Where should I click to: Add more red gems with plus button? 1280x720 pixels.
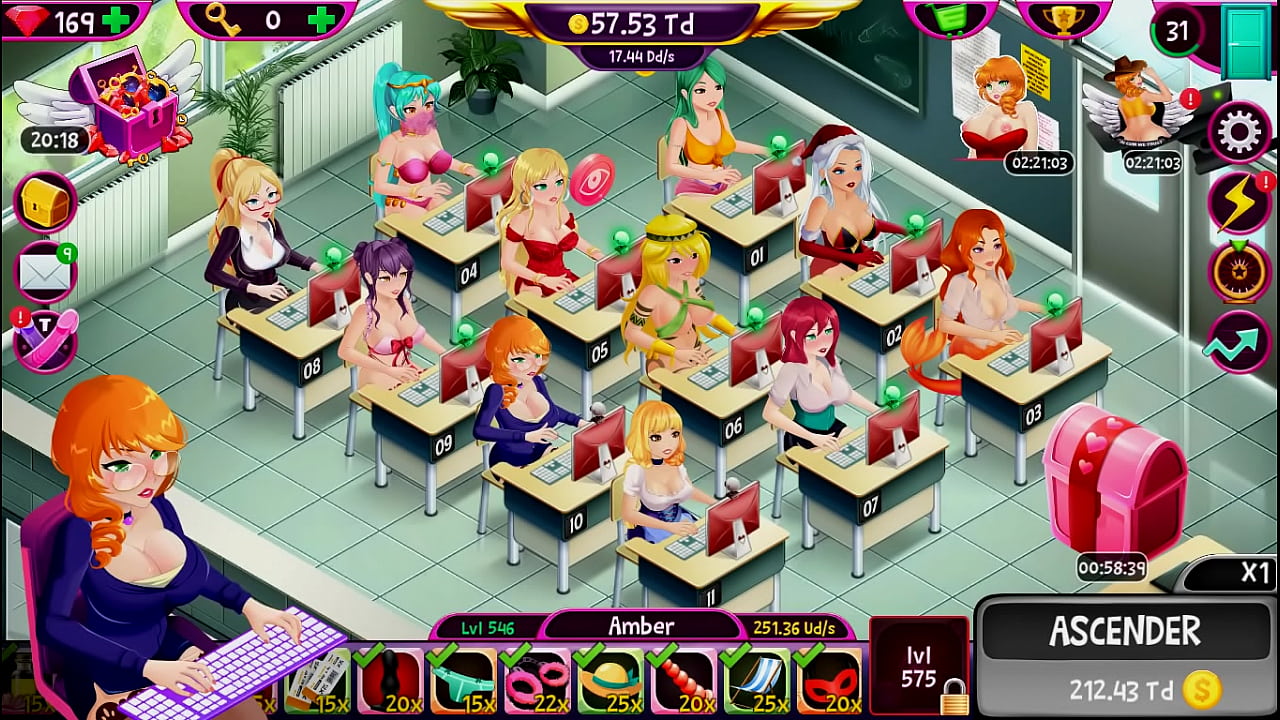pos(116,20)
